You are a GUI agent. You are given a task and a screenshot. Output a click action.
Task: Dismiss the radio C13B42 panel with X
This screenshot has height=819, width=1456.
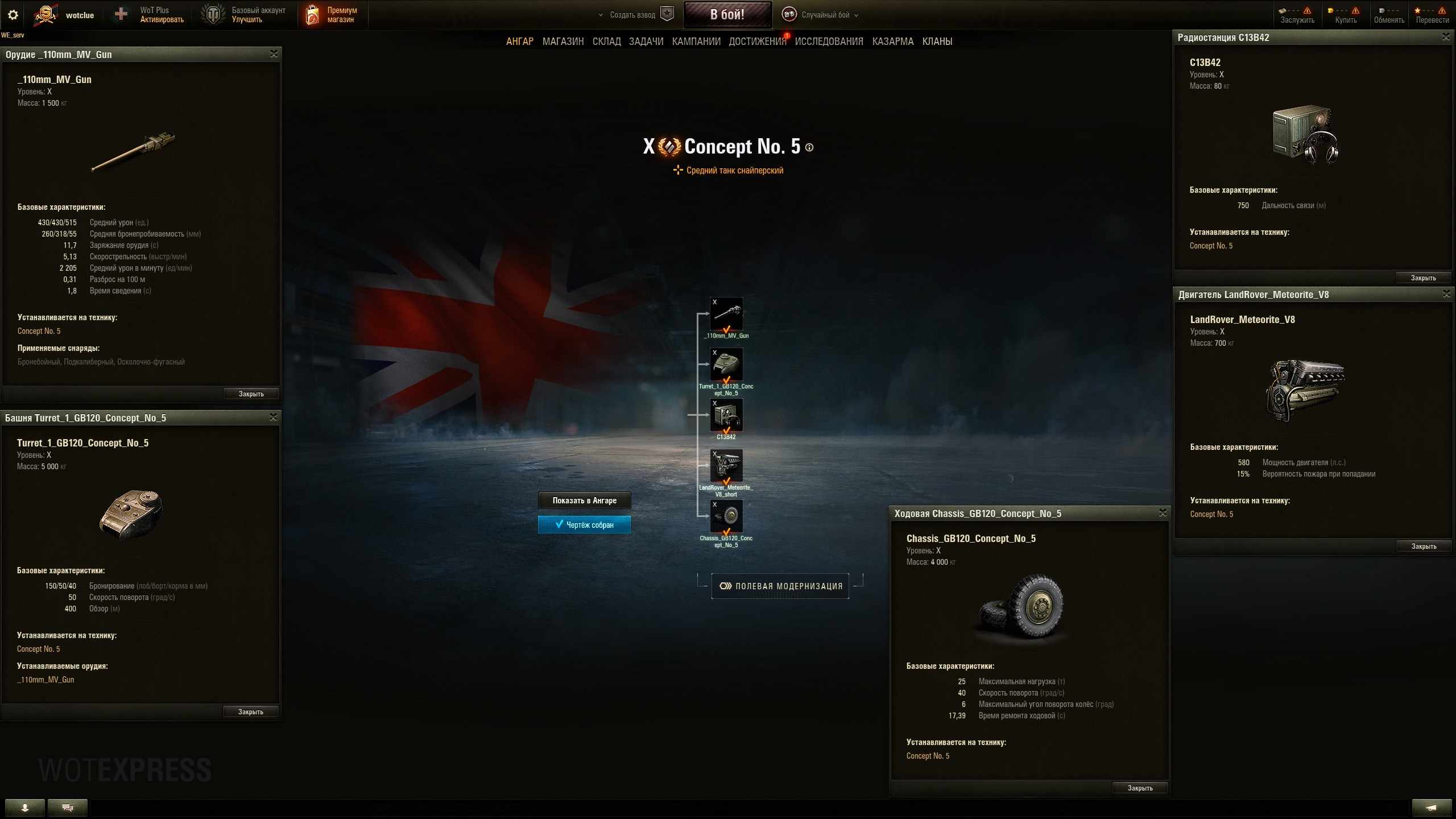[1446, 38]
